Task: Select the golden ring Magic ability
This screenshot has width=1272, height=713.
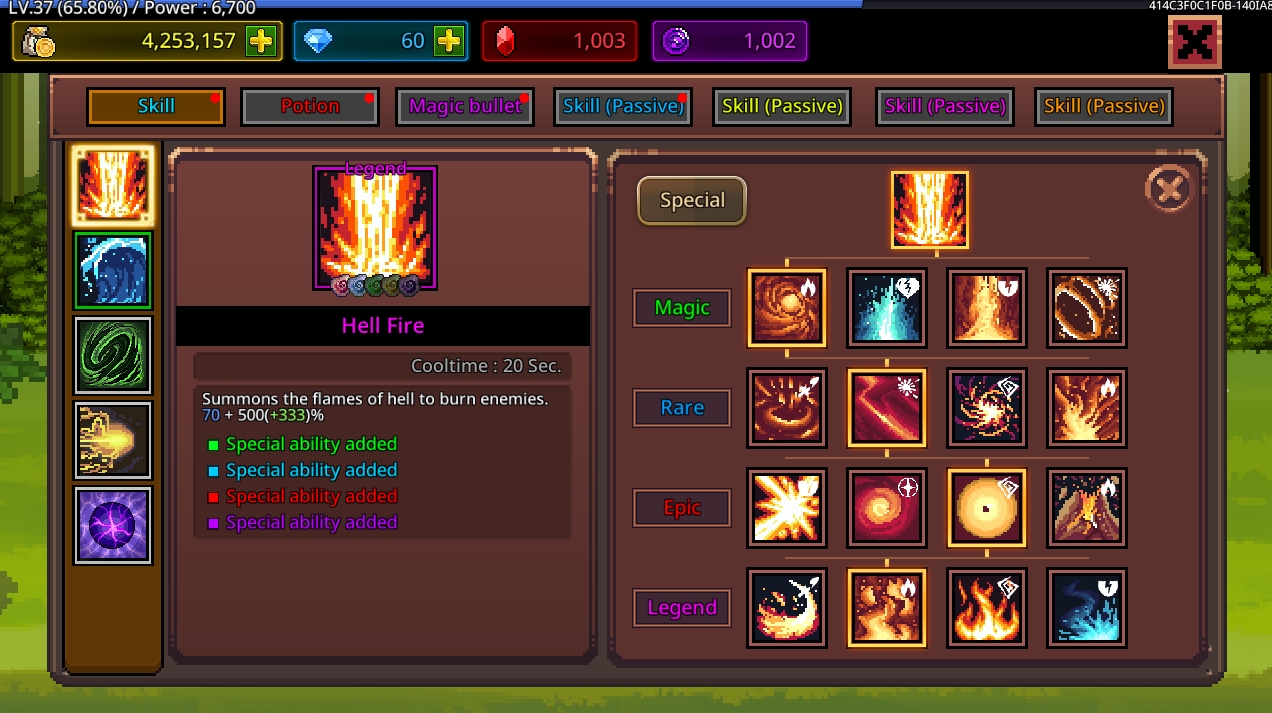Action: tap(1086, 308)
